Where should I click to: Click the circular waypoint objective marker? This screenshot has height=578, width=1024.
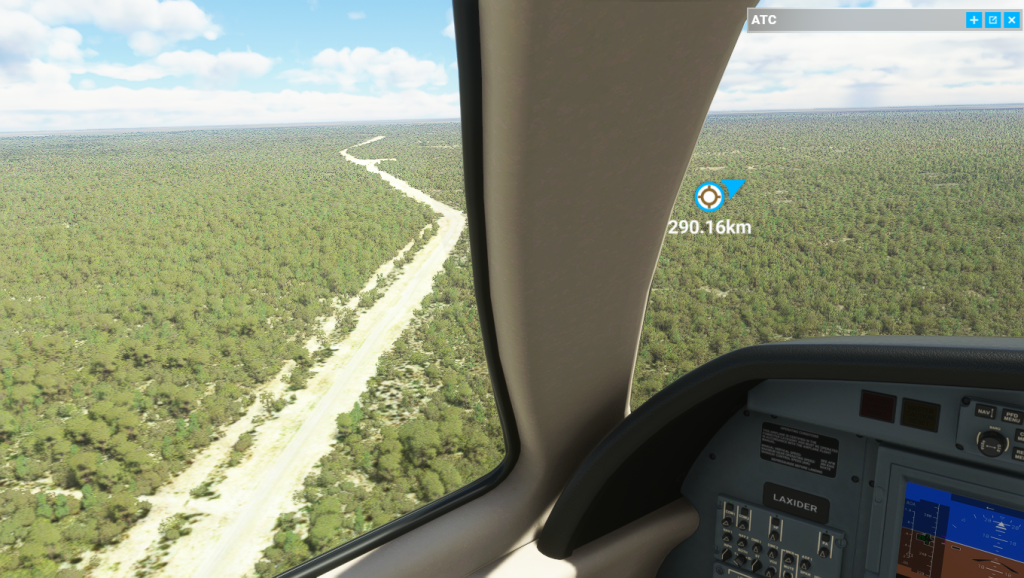[x=709, y=197]
